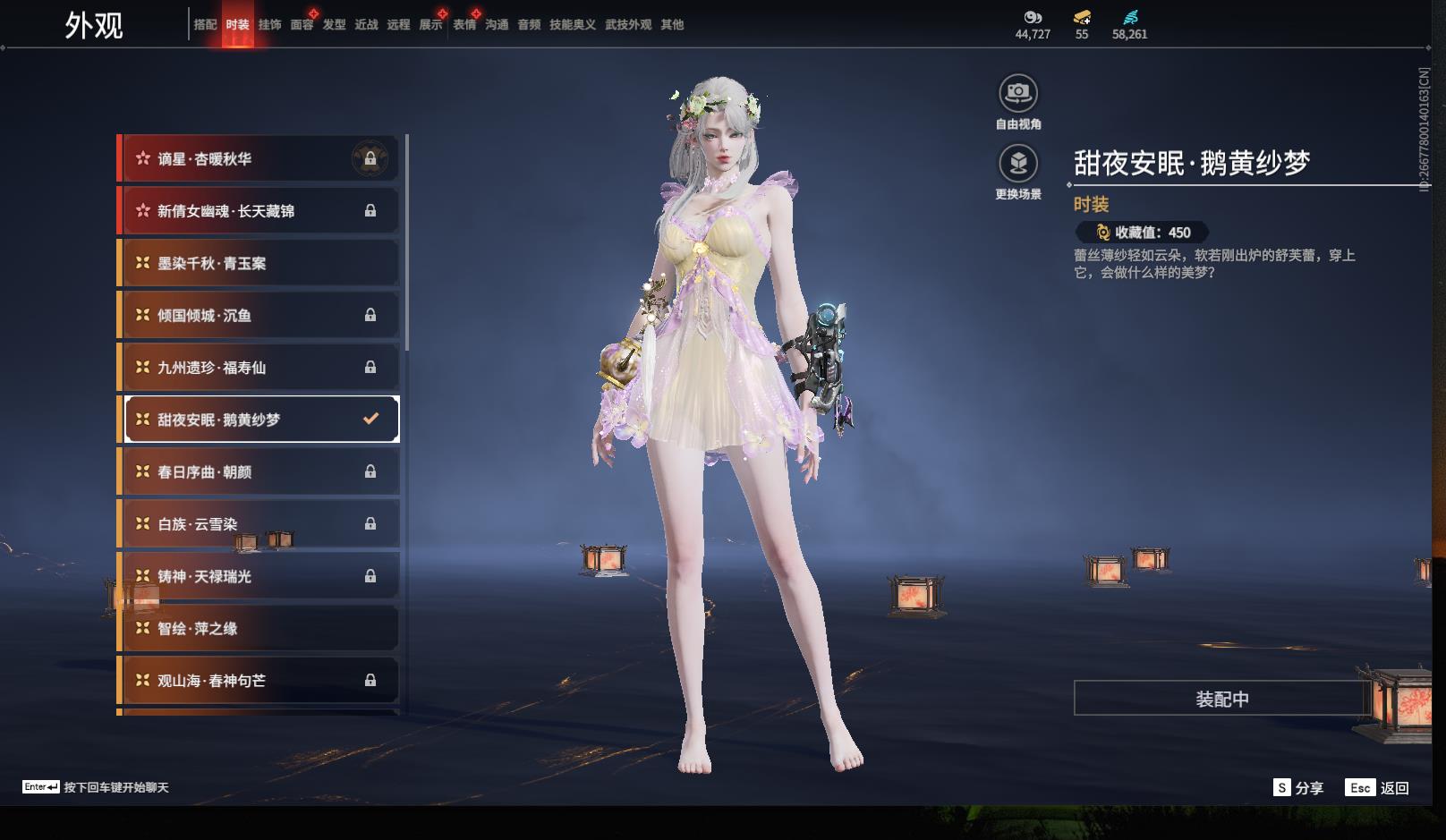Open the 技能奥义 tab

(x=572, y=25)
